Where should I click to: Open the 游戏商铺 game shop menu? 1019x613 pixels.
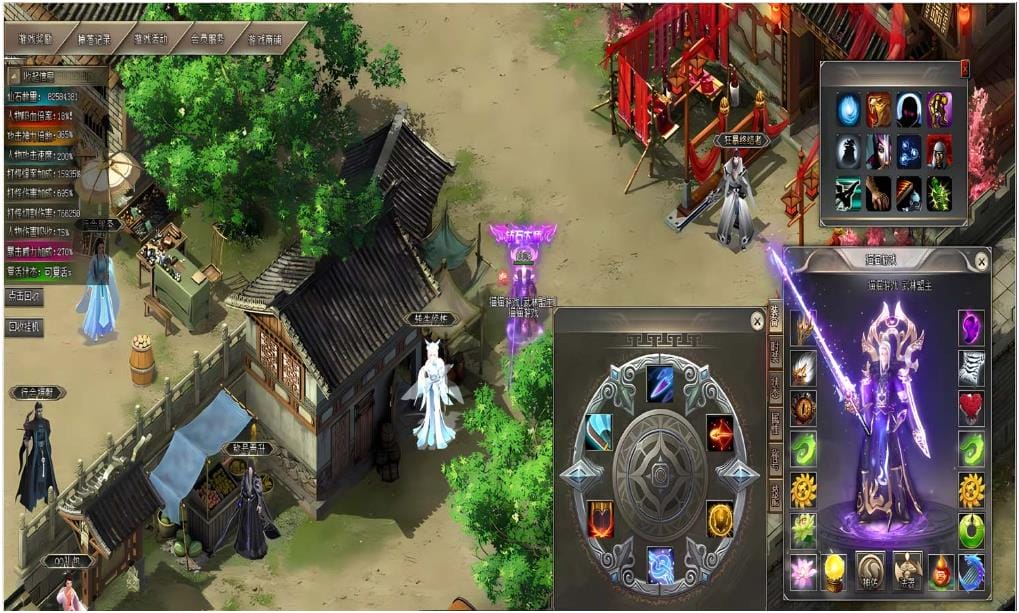pos(265,40)
